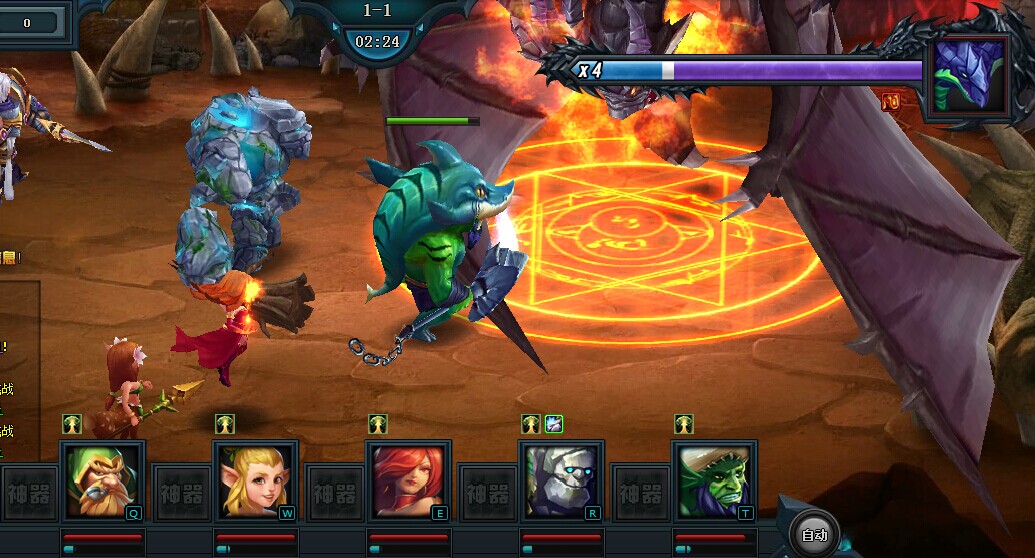
Task: Select the blonde elf hero portrait (W)
Action: coord(255,481)
